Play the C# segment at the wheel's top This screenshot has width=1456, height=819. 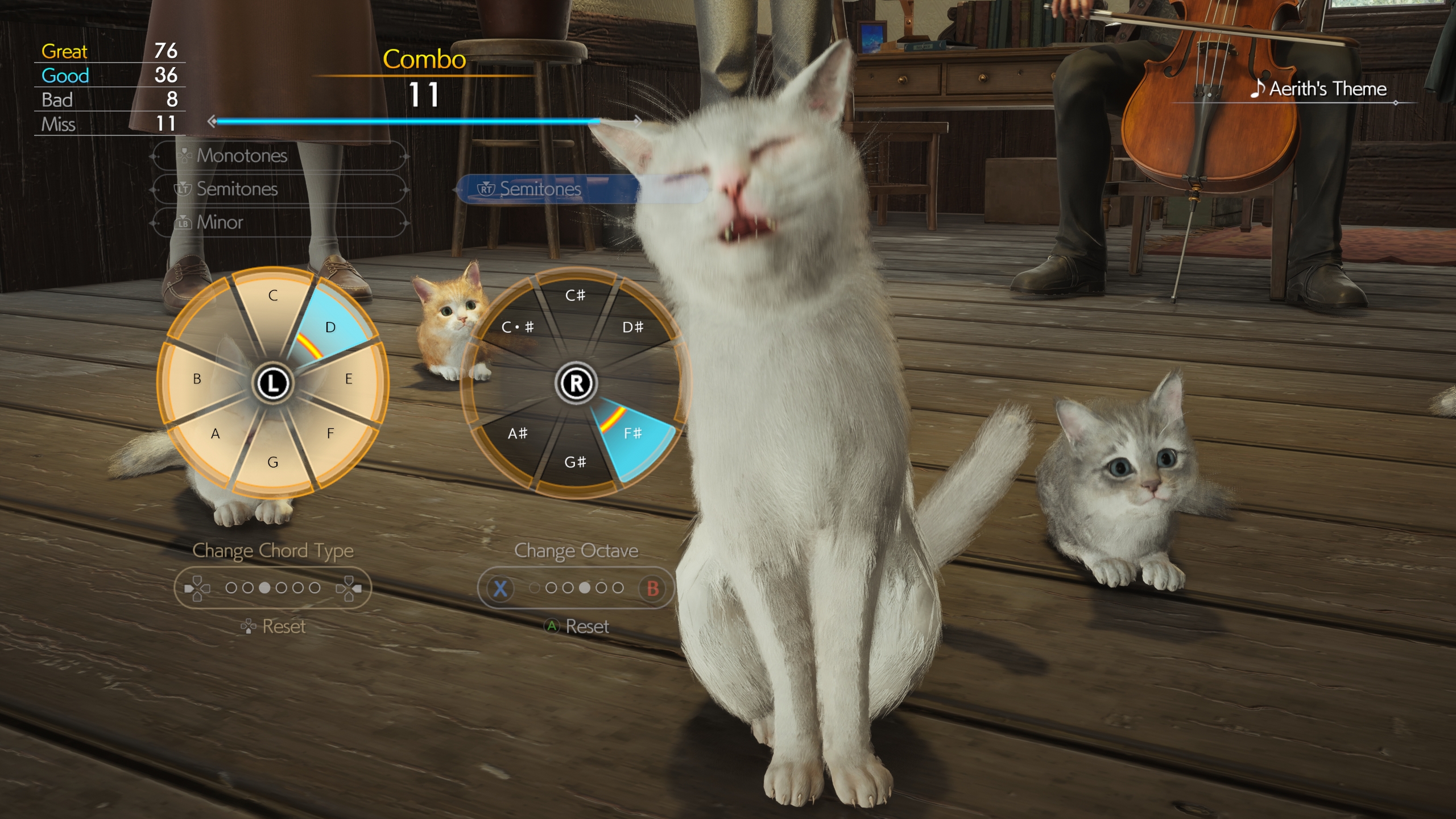(575, 296)
